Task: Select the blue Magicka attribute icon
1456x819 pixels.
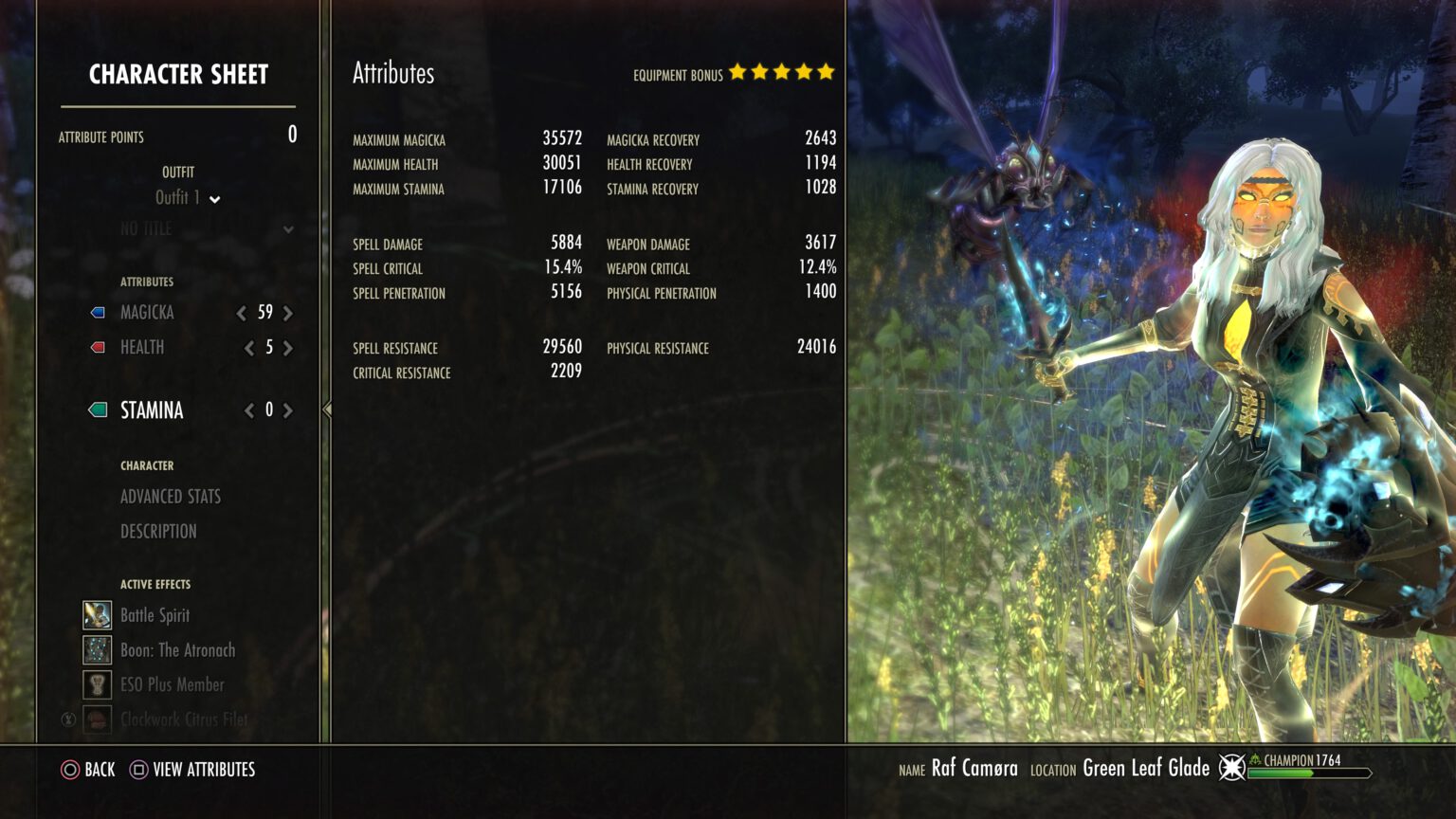Action: click(96, 312)
